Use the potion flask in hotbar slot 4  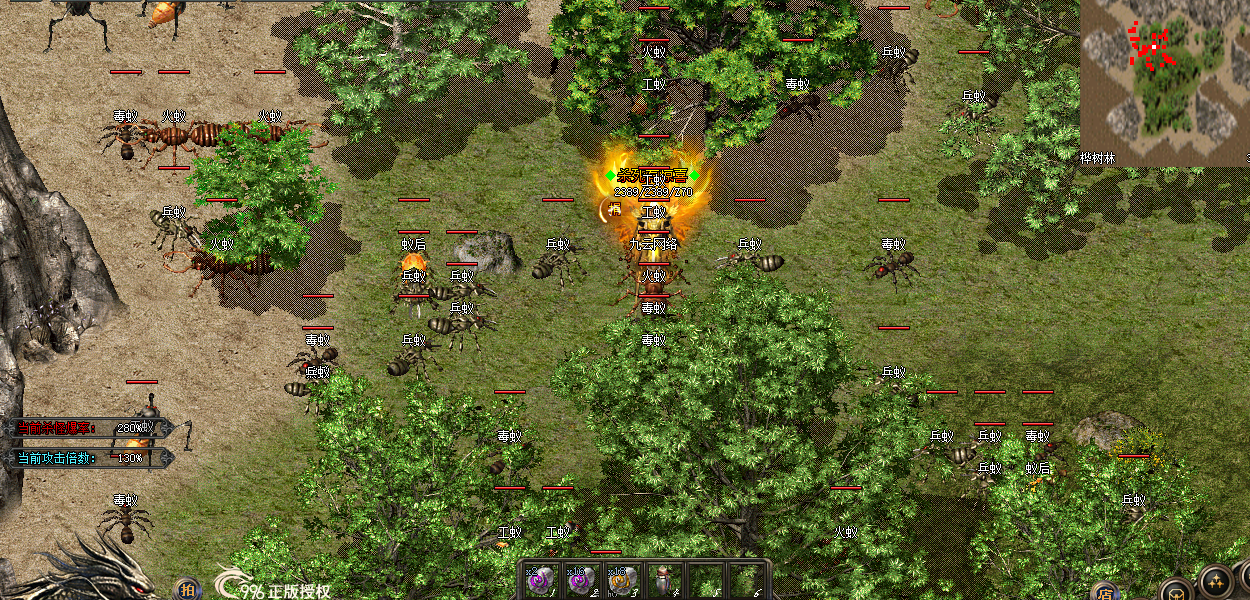[x=663, y=580]
